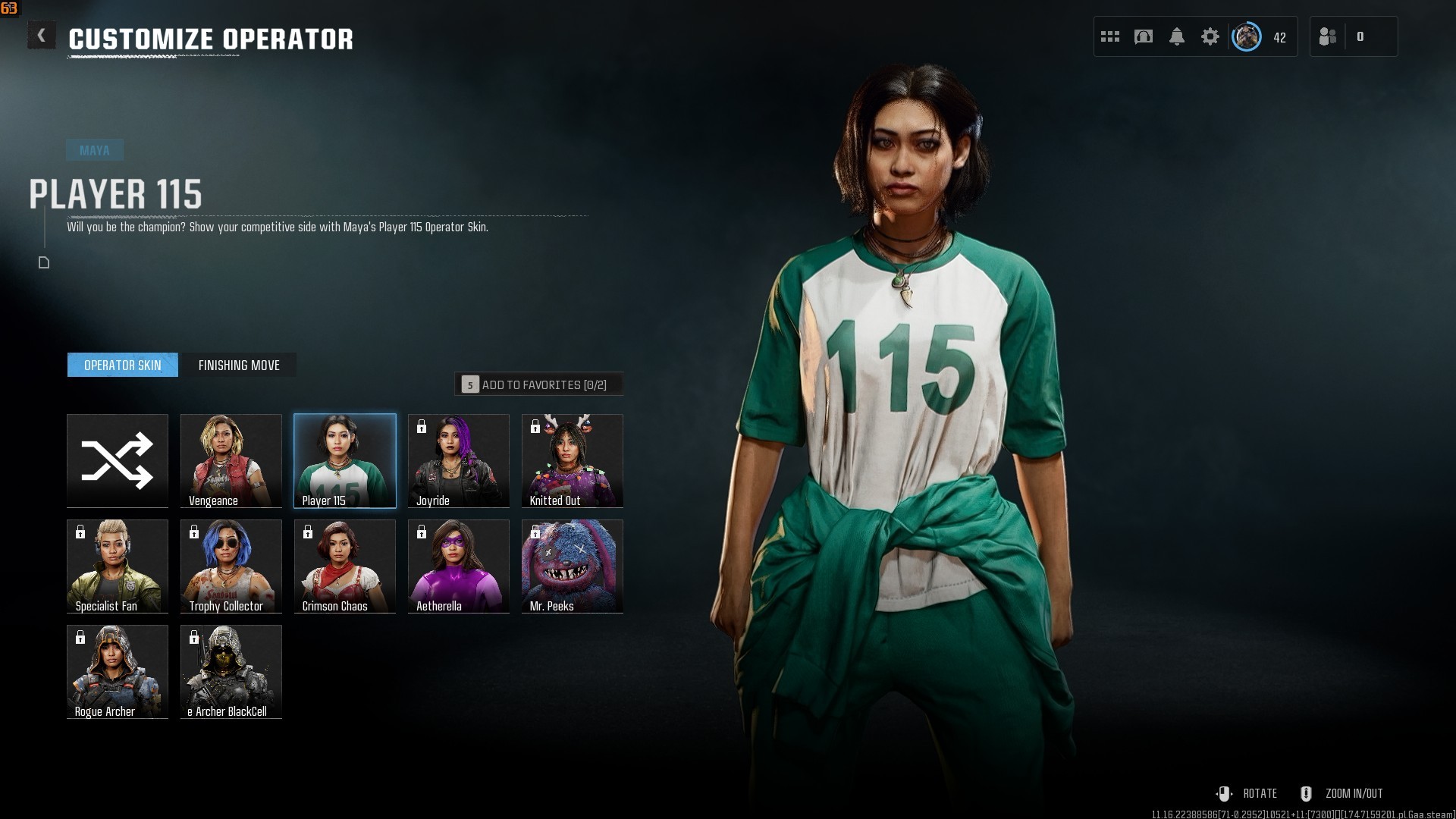This screenshot has height=819, width=1456.
Task: Open the grid menu icon
Action: tap(1110, 36)
